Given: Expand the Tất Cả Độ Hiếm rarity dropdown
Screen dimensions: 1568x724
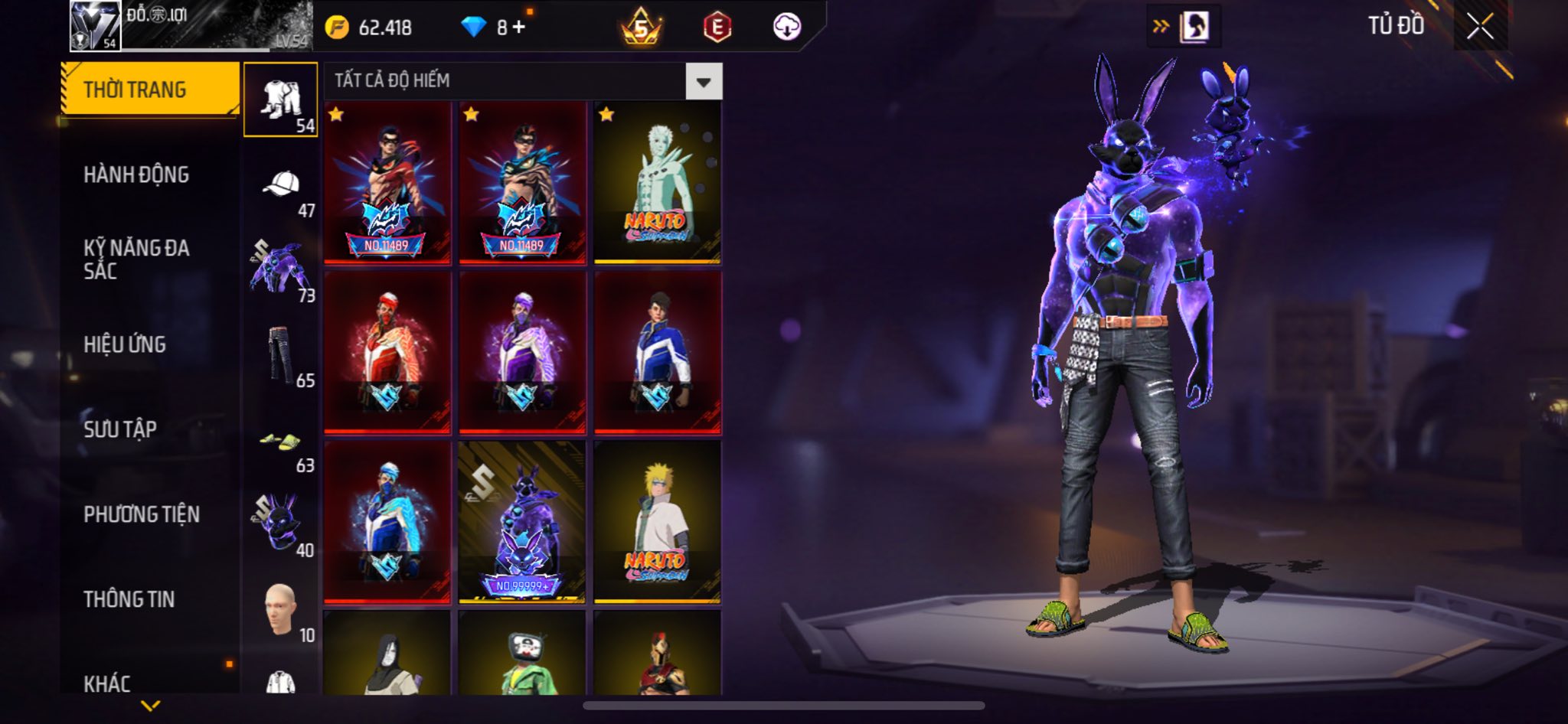Looking at the screenshot, I should pos(703,81).
